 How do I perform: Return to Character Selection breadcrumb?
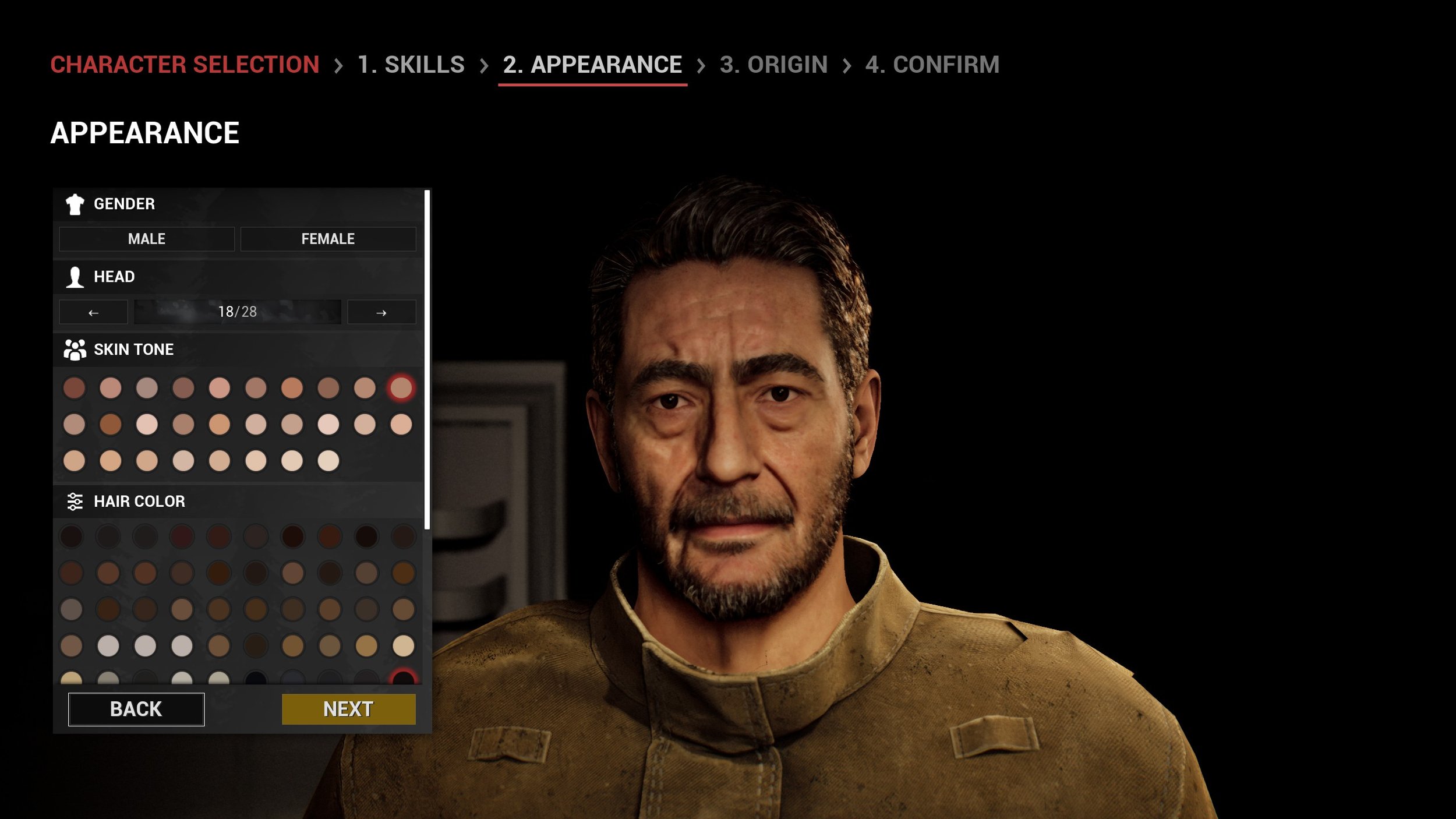(x=185, y=65)
